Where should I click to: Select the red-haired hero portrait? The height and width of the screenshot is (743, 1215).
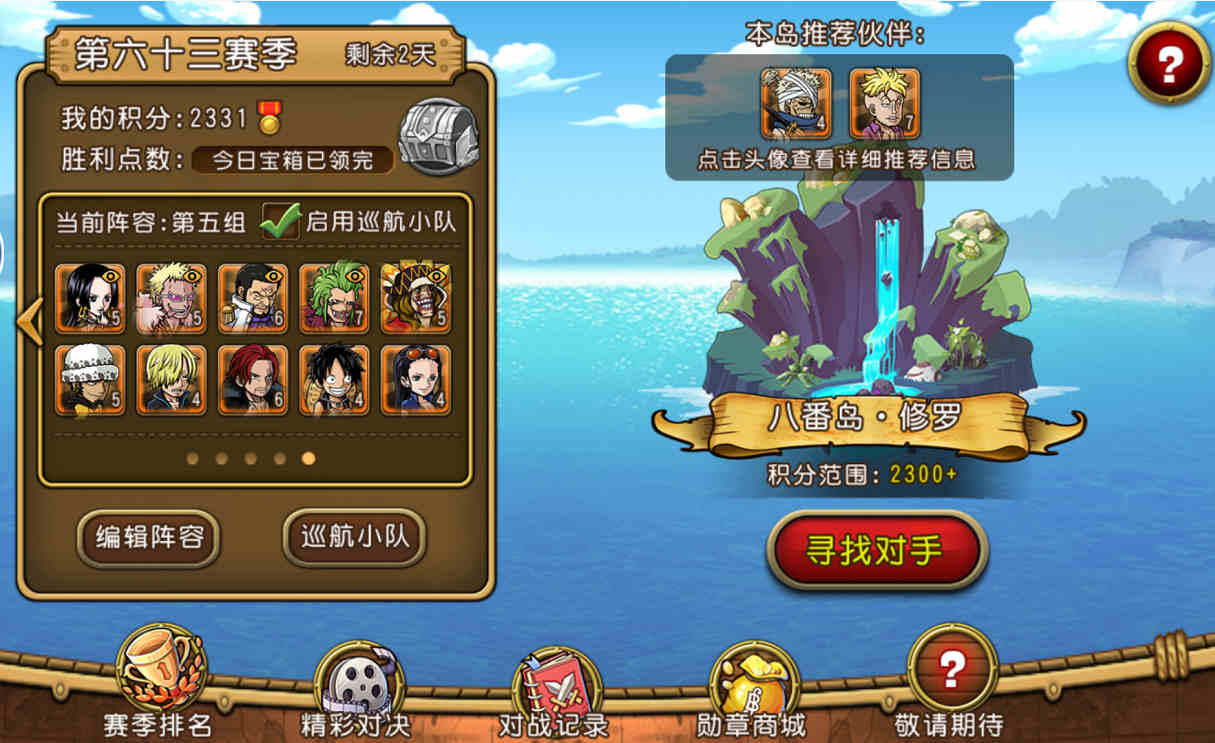tap(253, 380)
